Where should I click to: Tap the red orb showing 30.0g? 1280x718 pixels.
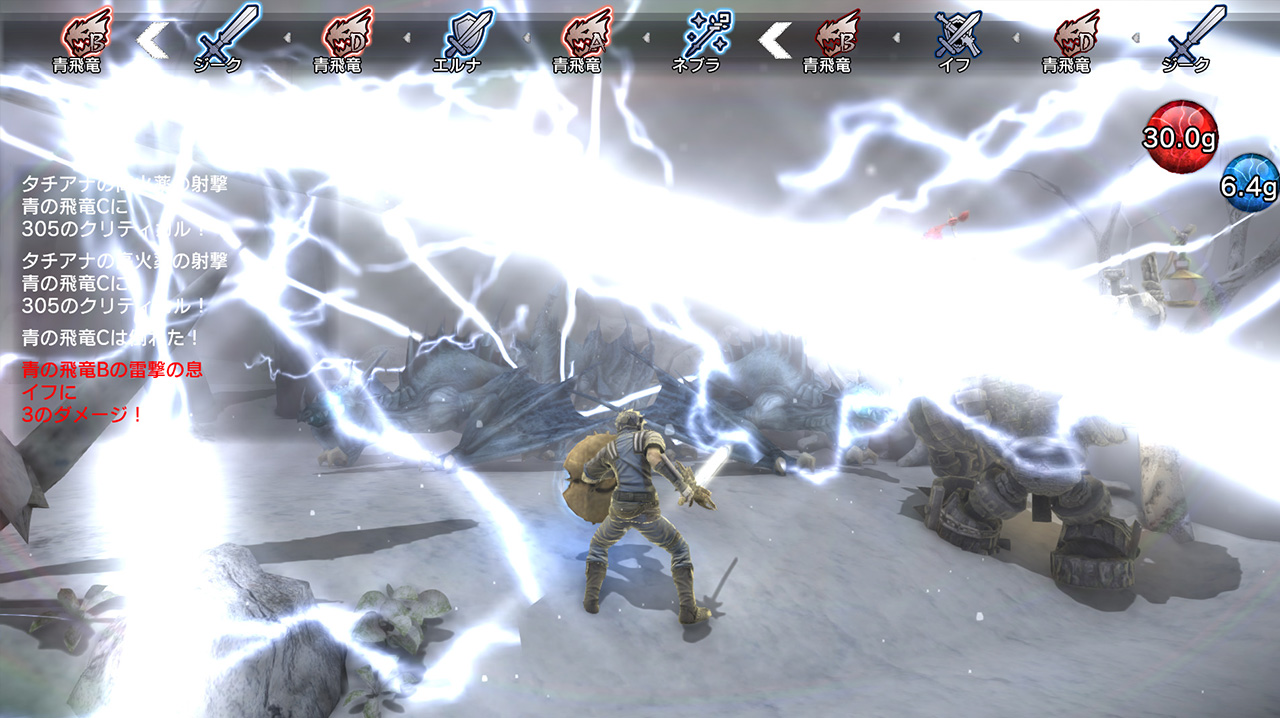click(x=1180, y=136)
